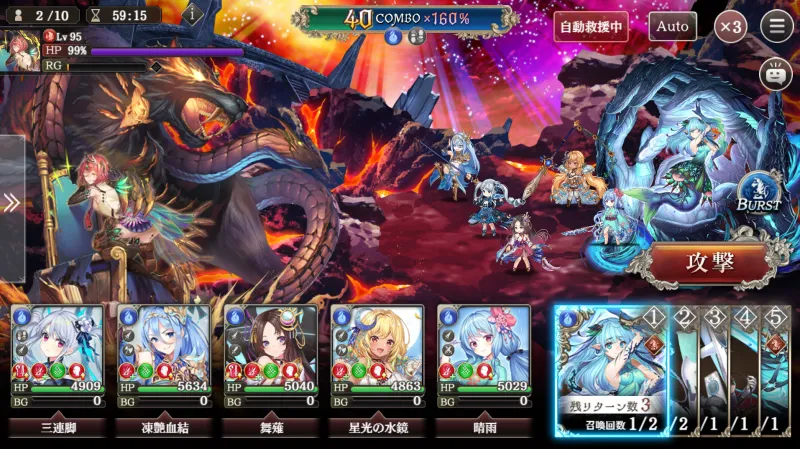Click the 自動救援中 auto-rescue button

[591, 26]
